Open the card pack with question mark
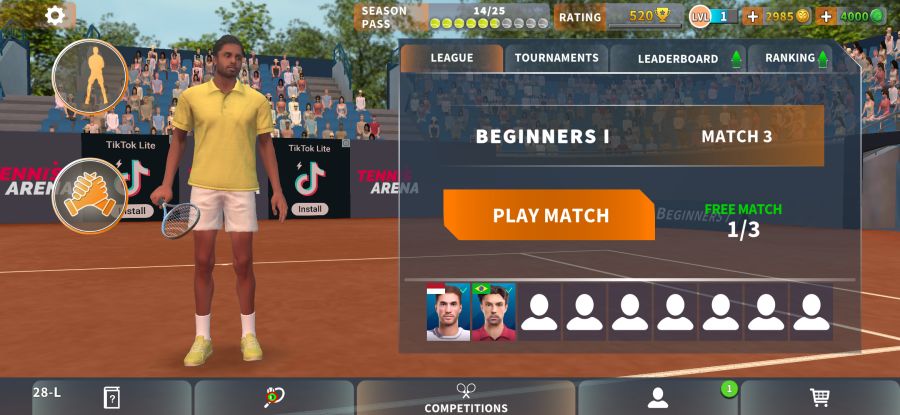 [x=112, y=397]
